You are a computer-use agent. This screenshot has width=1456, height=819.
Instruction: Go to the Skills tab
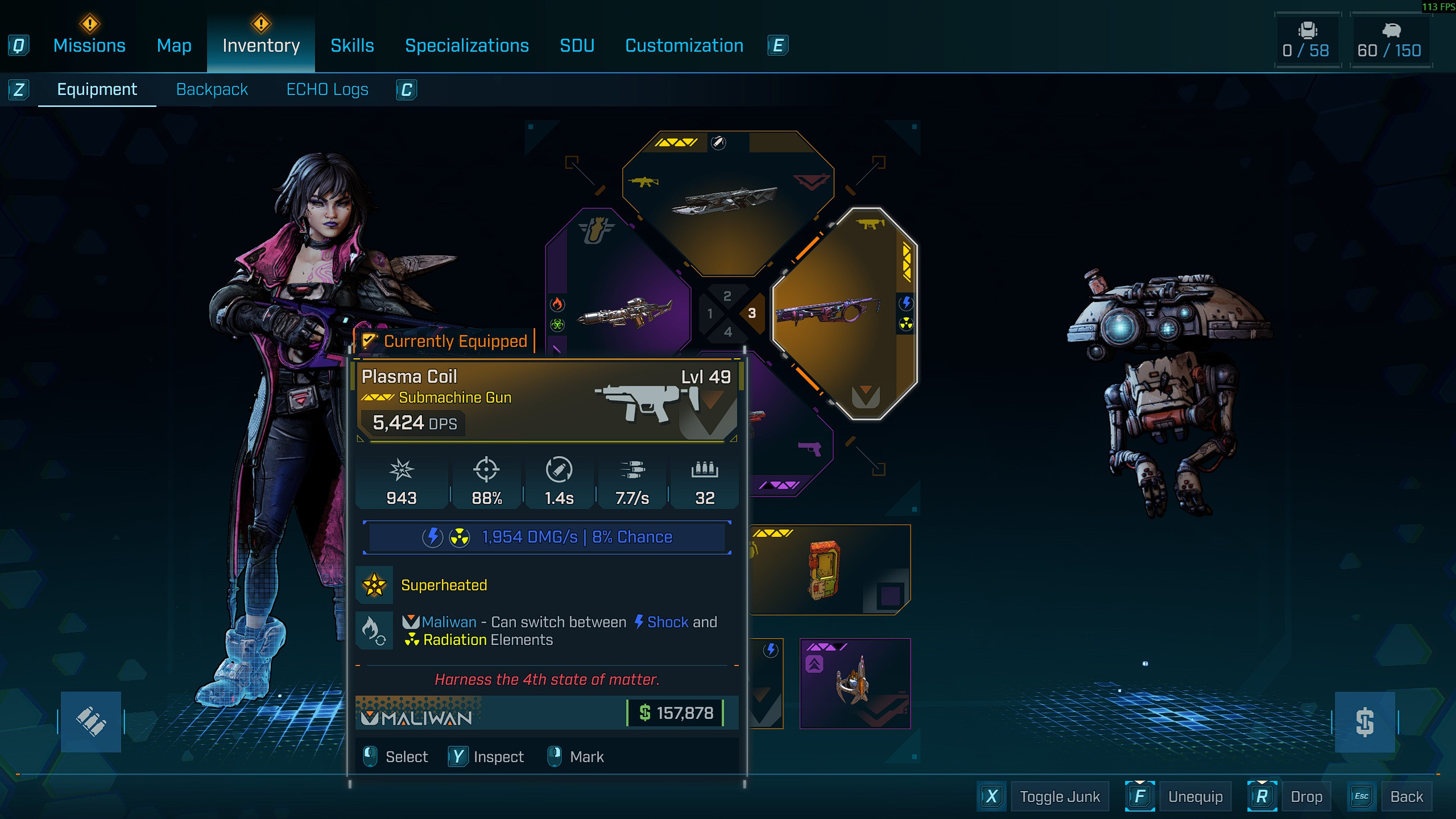click(352, 45)
